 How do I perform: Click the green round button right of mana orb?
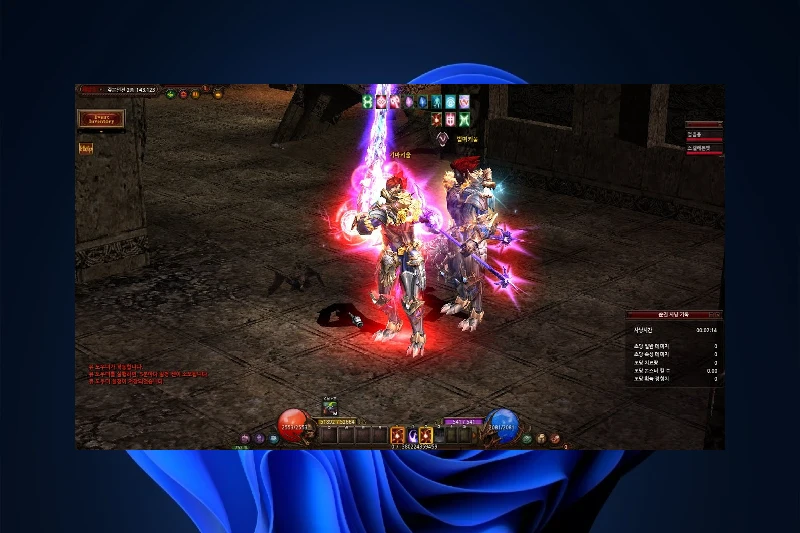pyautogui.click(x=528, y=438)
